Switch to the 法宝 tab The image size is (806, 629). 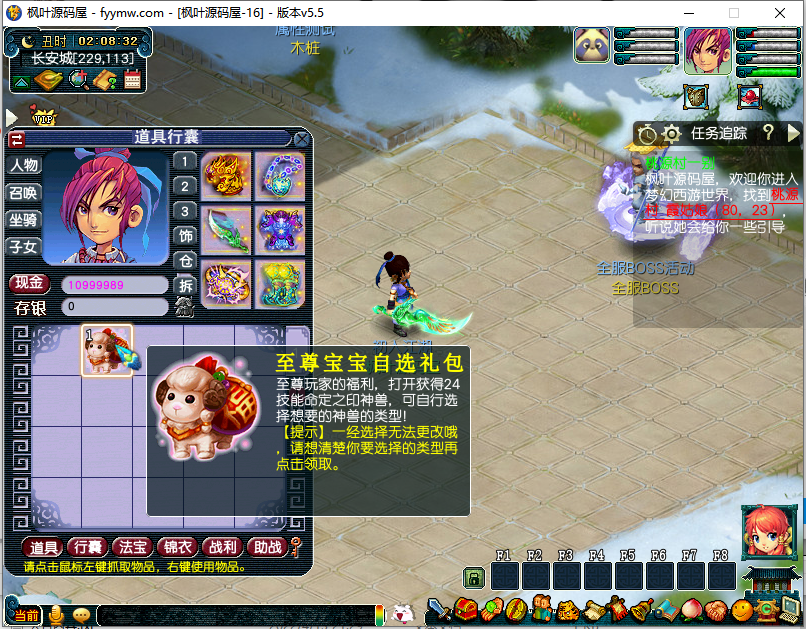133,547
